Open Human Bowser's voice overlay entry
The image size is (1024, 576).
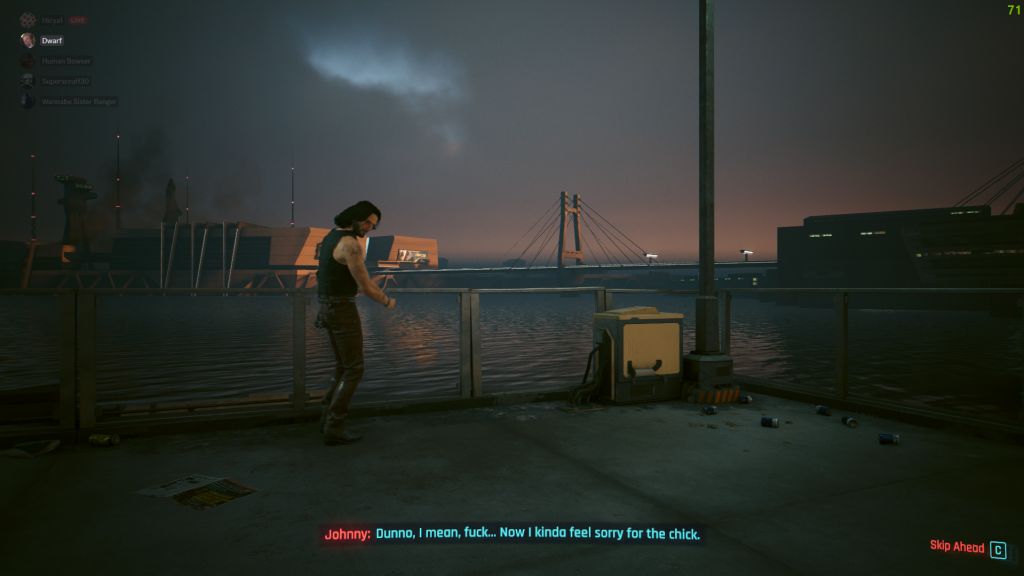pos(66,61)
